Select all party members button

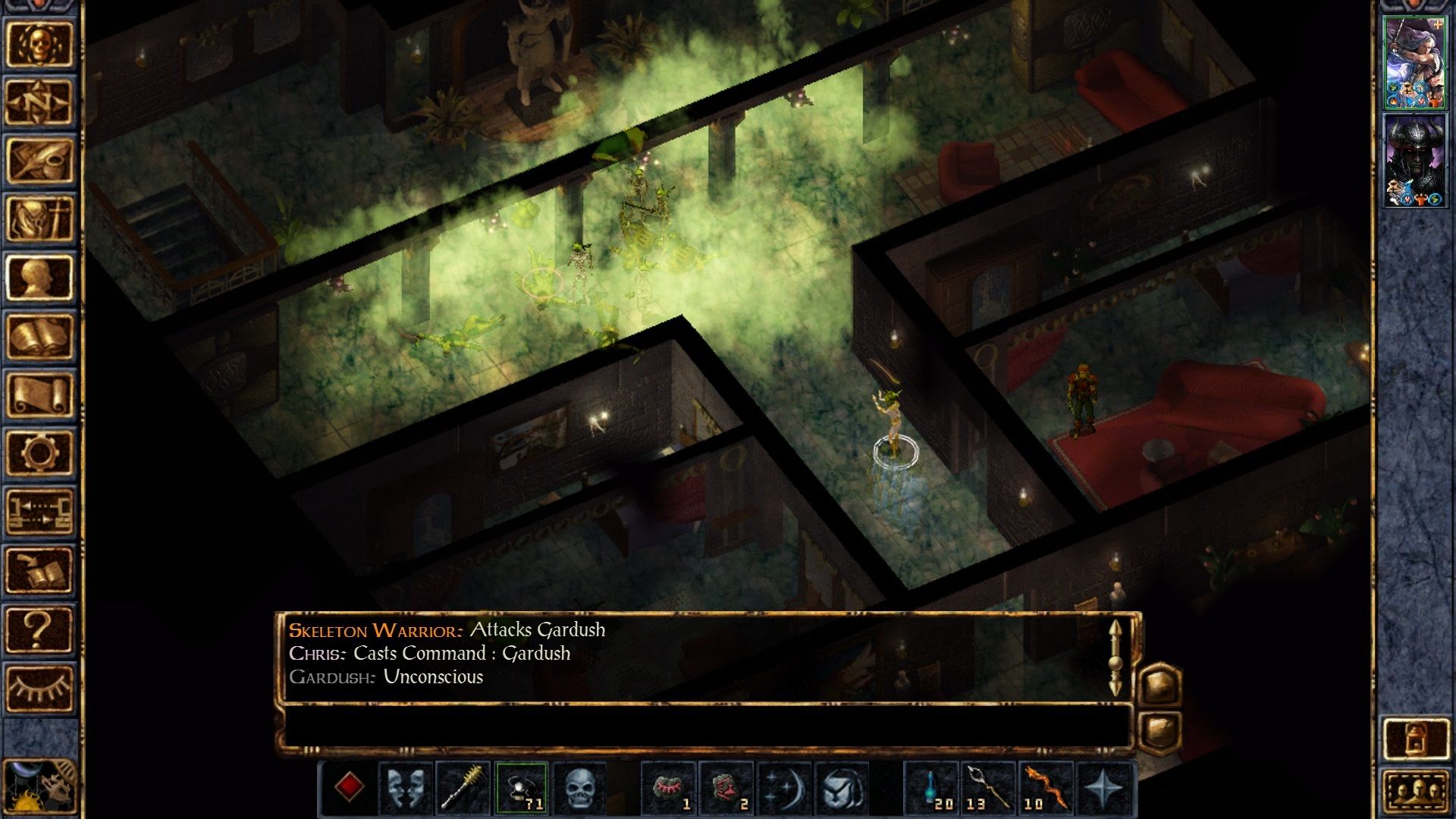coord(1415,792)
